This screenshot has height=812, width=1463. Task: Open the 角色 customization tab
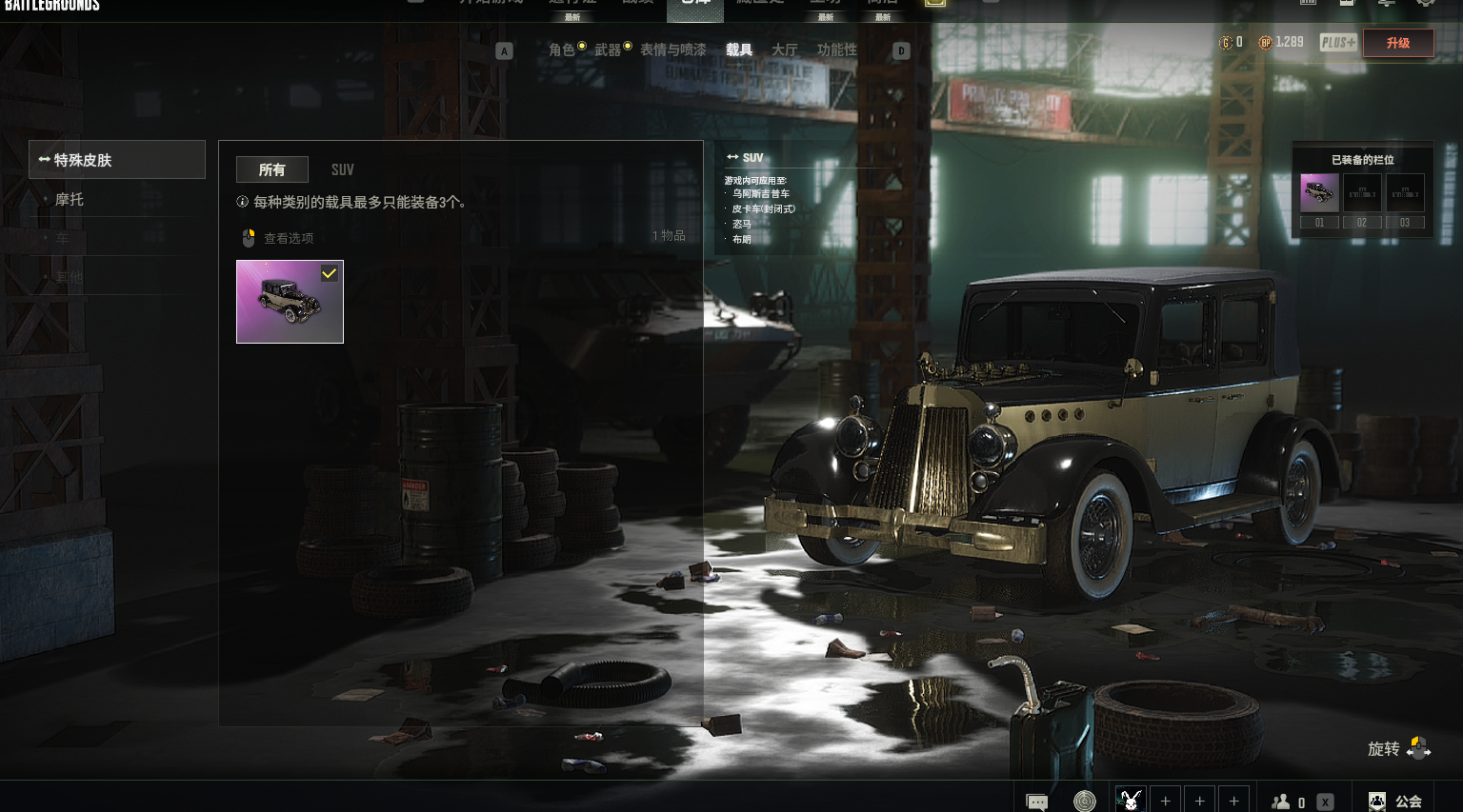pos(562,50)
